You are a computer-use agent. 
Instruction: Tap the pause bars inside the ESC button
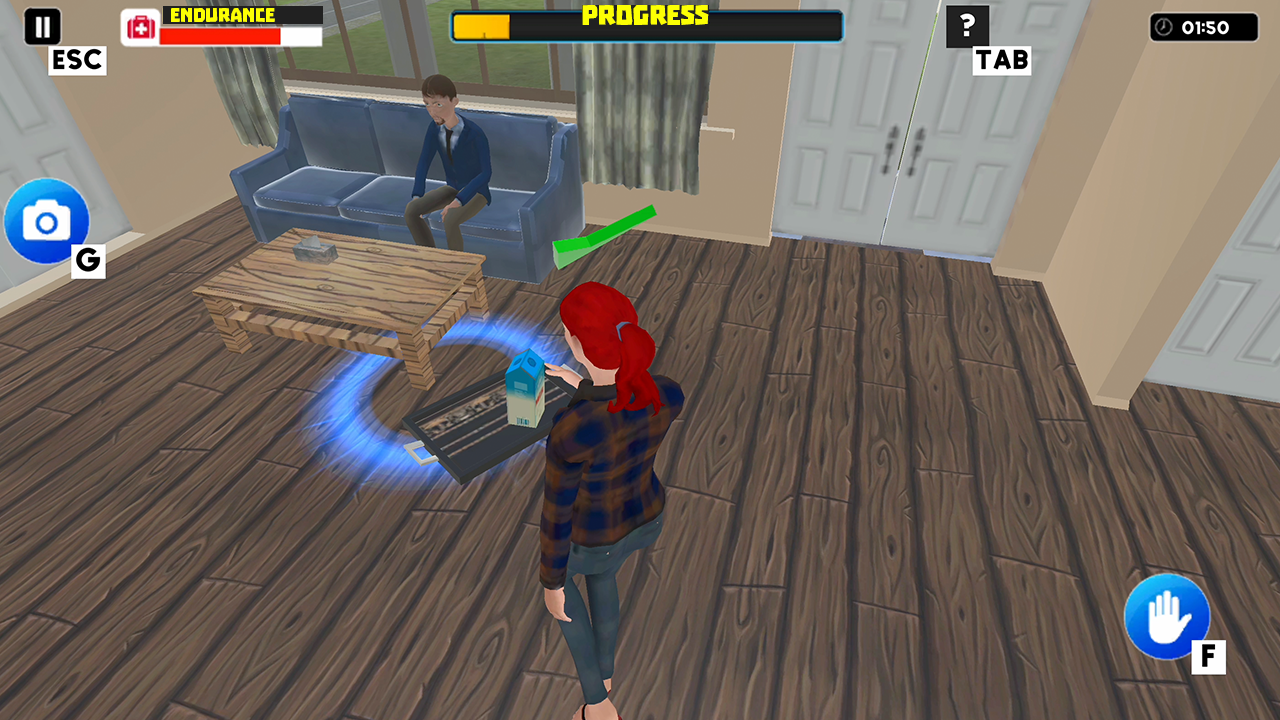[41, 26]
